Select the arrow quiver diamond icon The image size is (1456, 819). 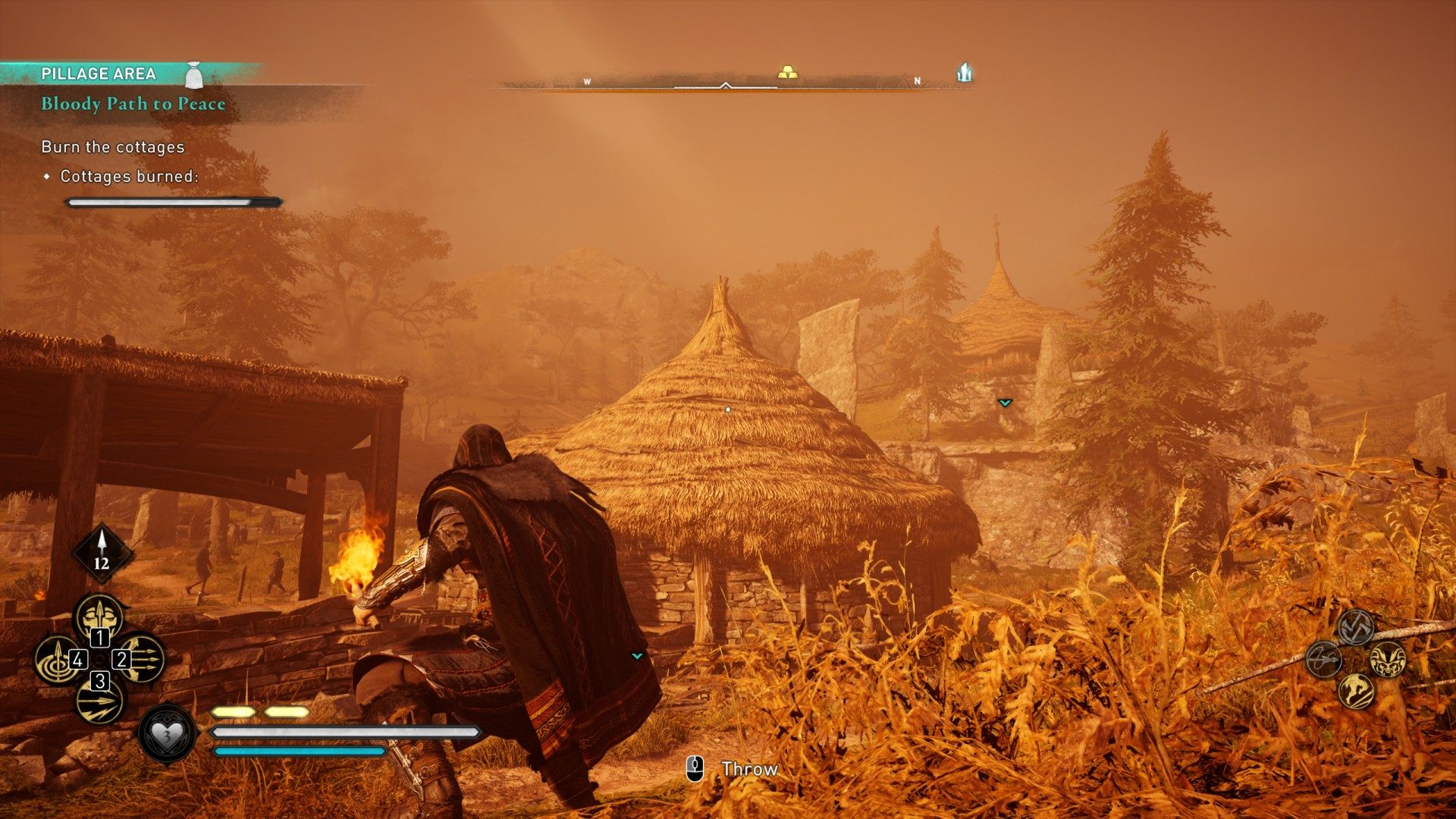pyautogui.click(x=102, y=553)
